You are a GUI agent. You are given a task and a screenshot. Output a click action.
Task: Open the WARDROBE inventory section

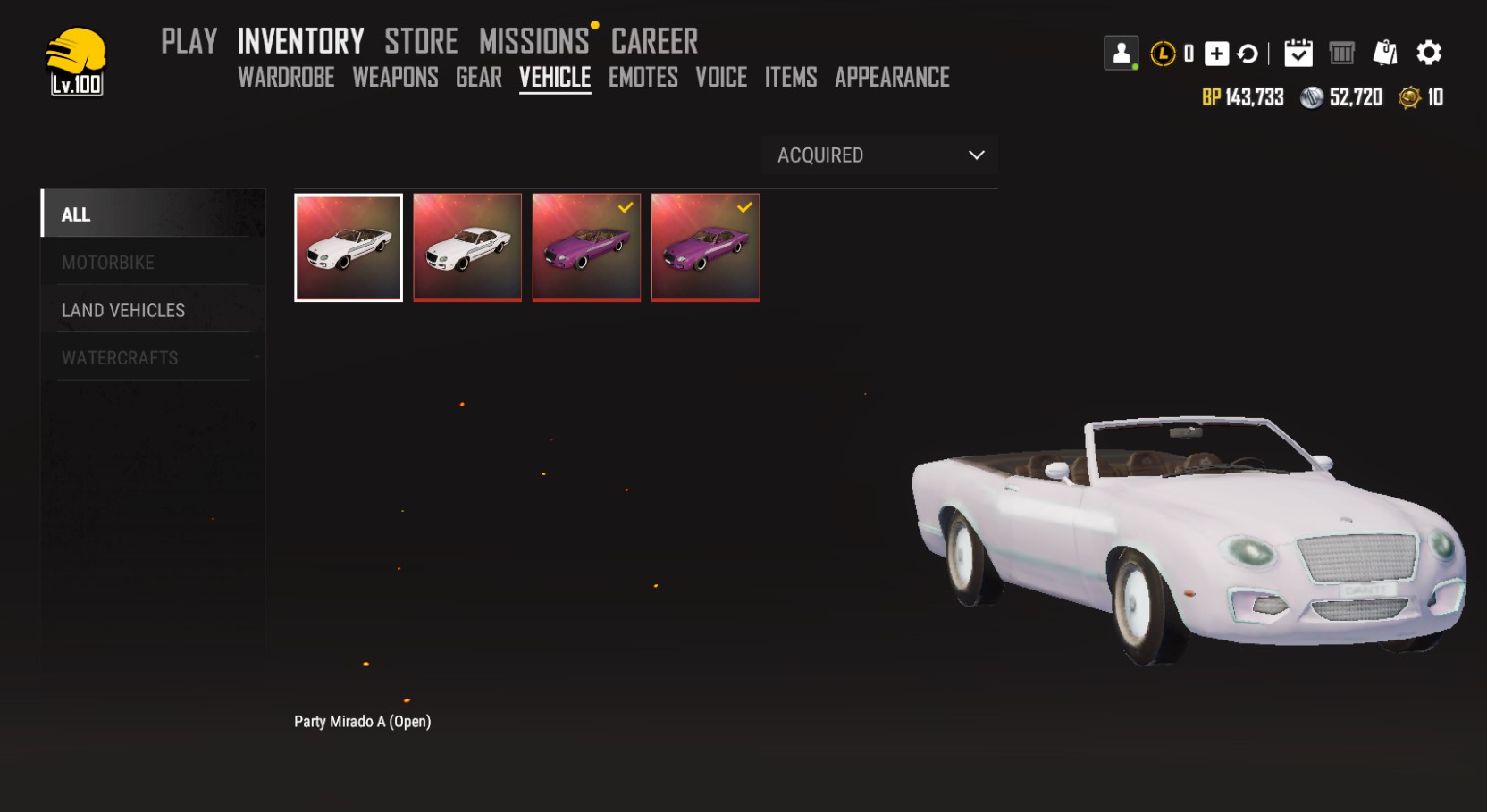286,78
